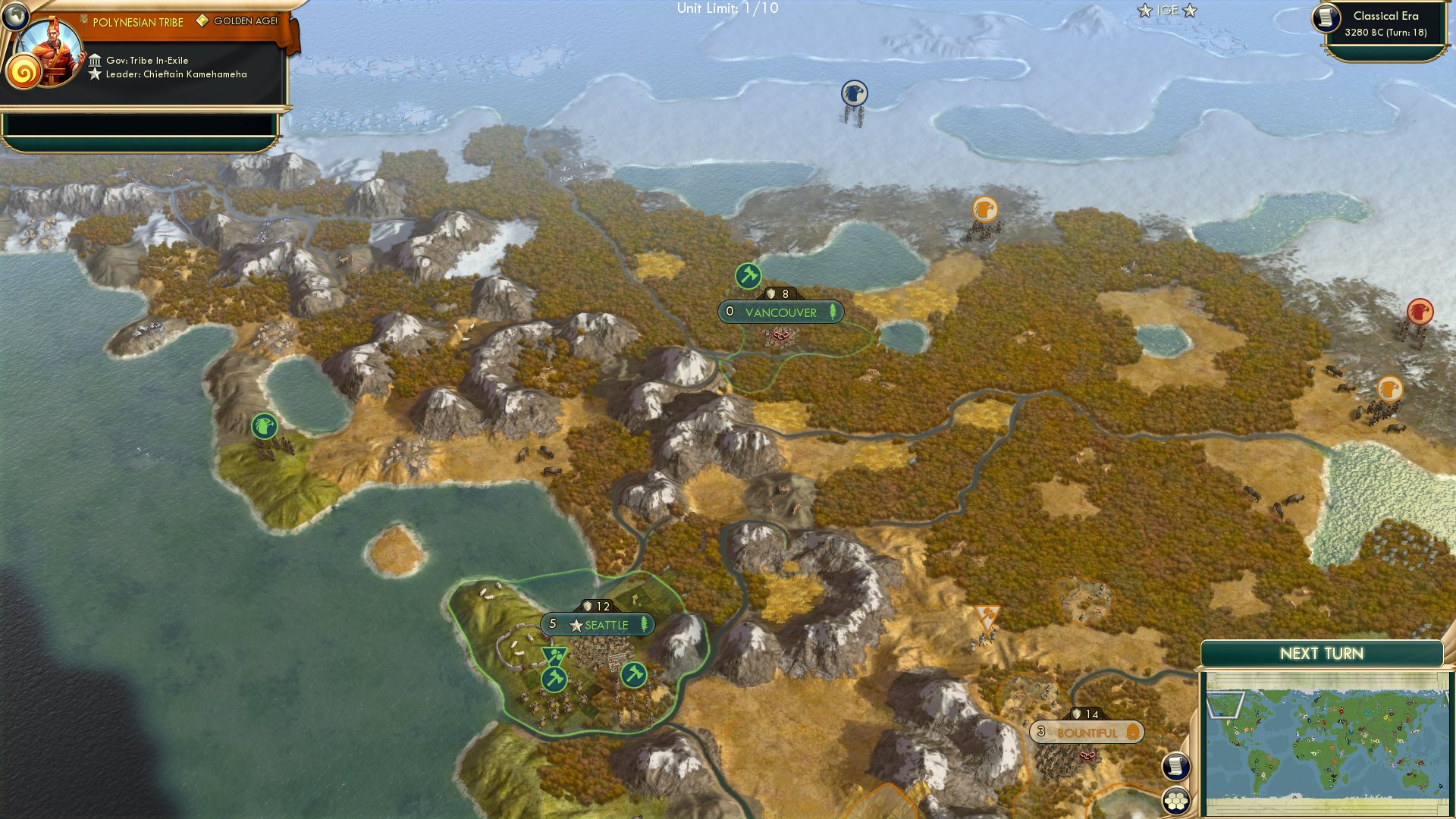This screenshot has width=1456, height=819.
Task: Click the Vancouver city name banner
Action: click(x=780, y=312)
